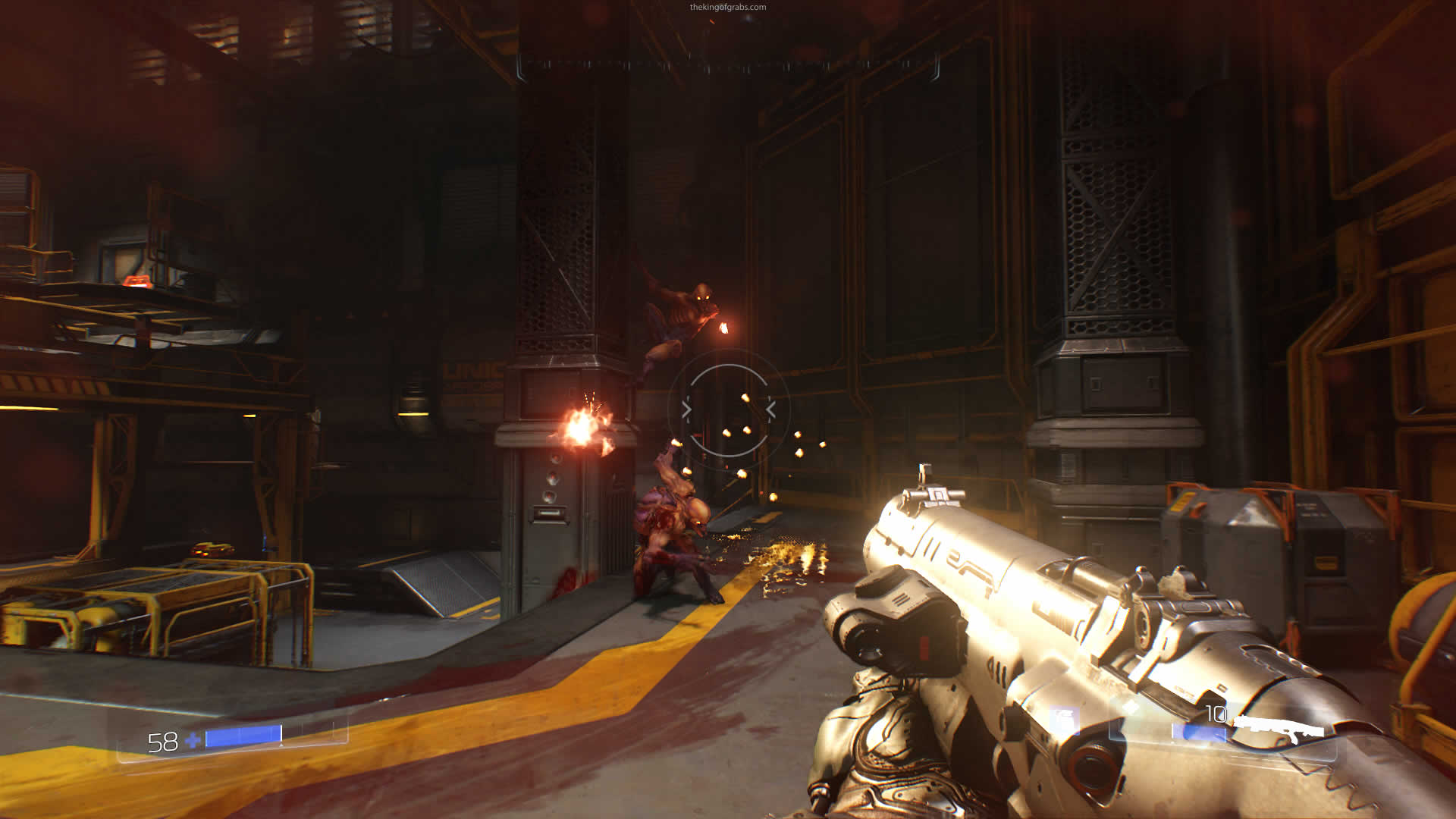The image size is (1456, 819).
Task: Click the health value reading 58
Action: (162, 740)
